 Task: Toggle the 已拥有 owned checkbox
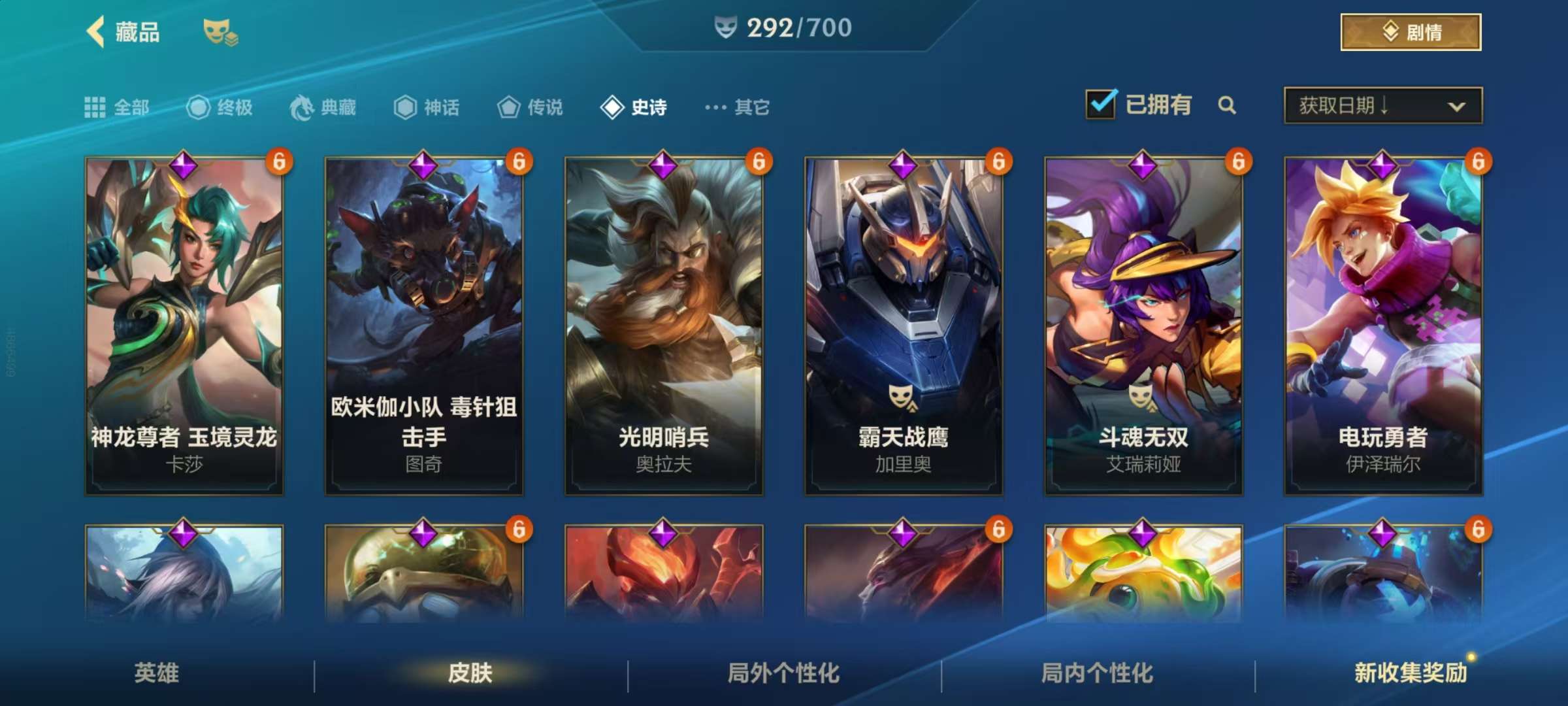[x=1101, y=105]
